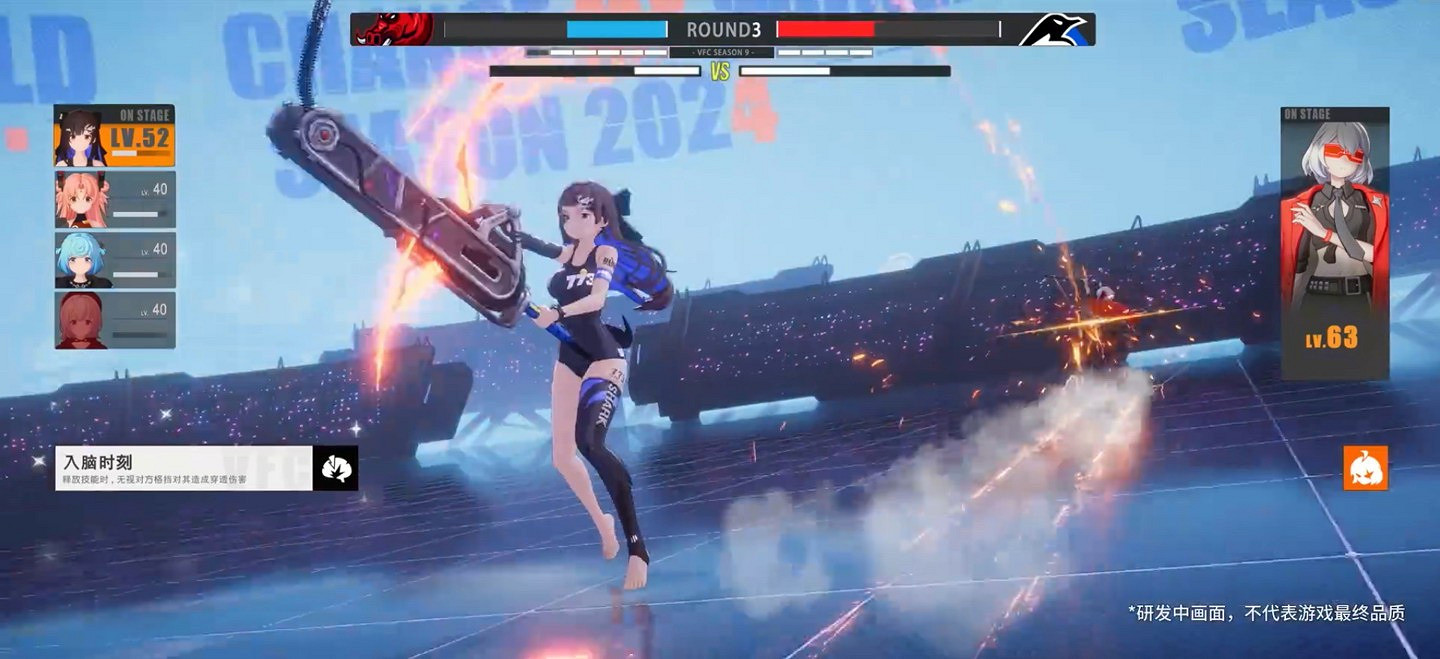The height and width of the screenshot is (659, 1440).
Task: Switch to the pink-haired teammate portrait
Action: 114,199
